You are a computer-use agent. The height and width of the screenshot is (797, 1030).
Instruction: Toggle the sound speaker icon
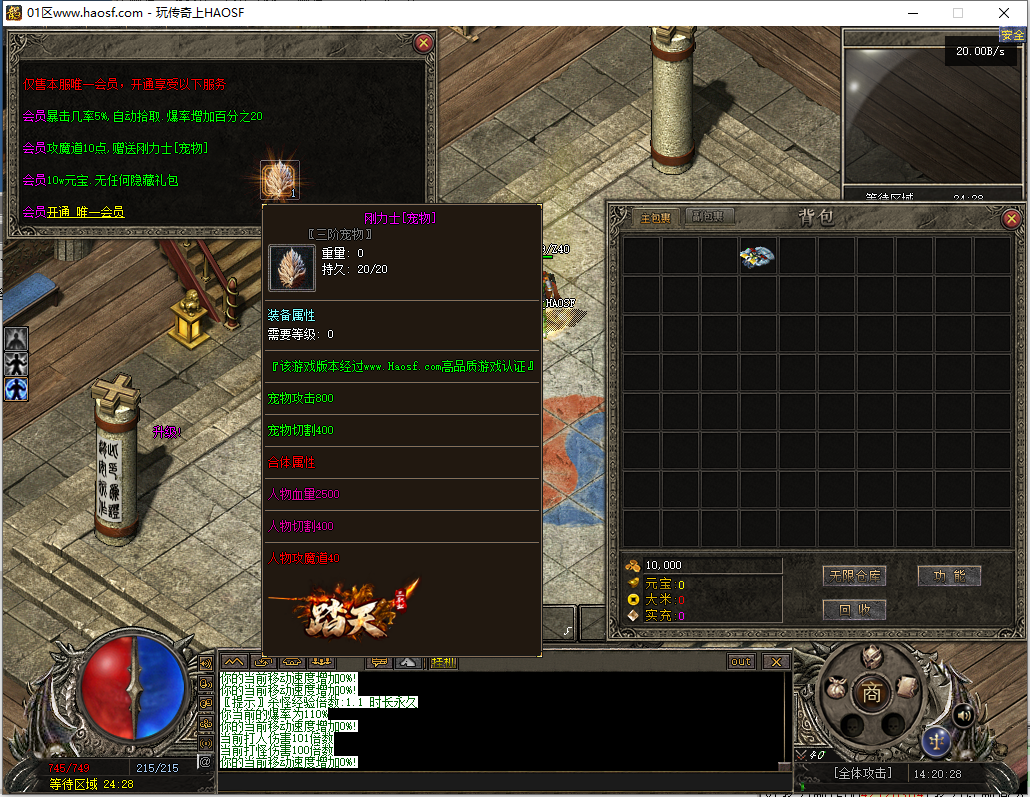[964, 715]
